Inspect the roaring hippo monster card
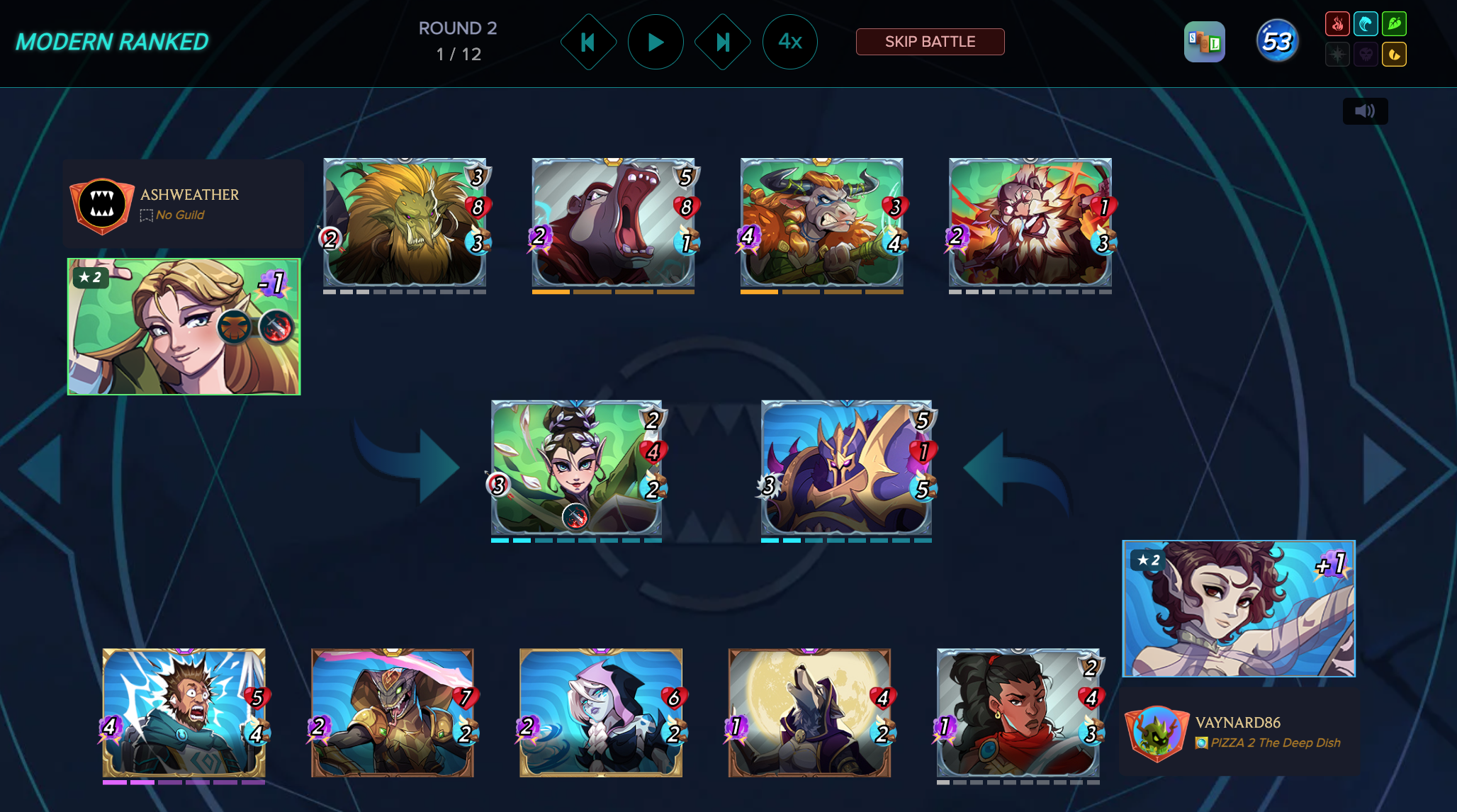Viewport: 1457px width, 812px height. pos(613,222)
